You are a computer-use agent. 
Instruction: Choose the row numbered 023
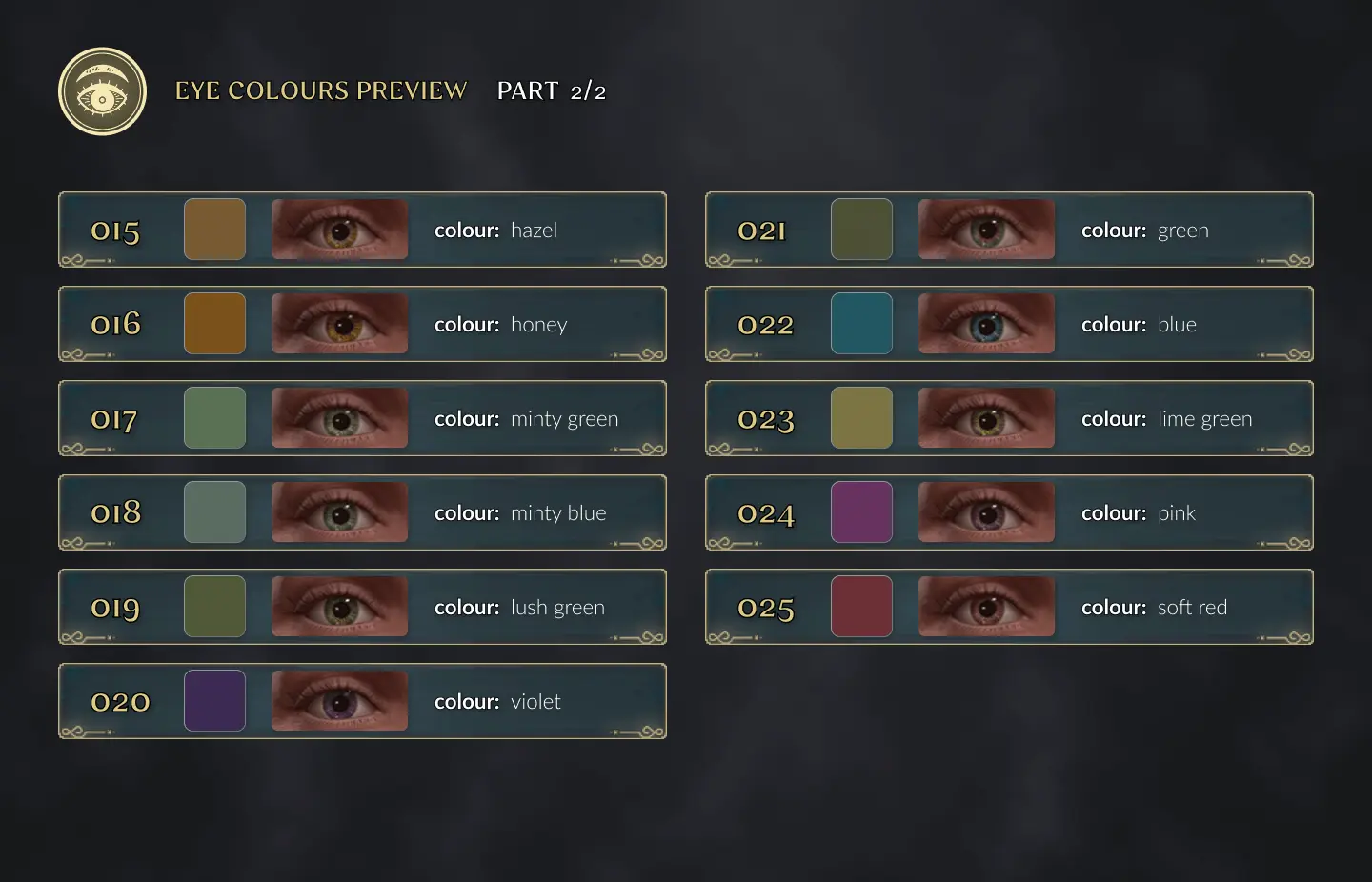(765, 419)
